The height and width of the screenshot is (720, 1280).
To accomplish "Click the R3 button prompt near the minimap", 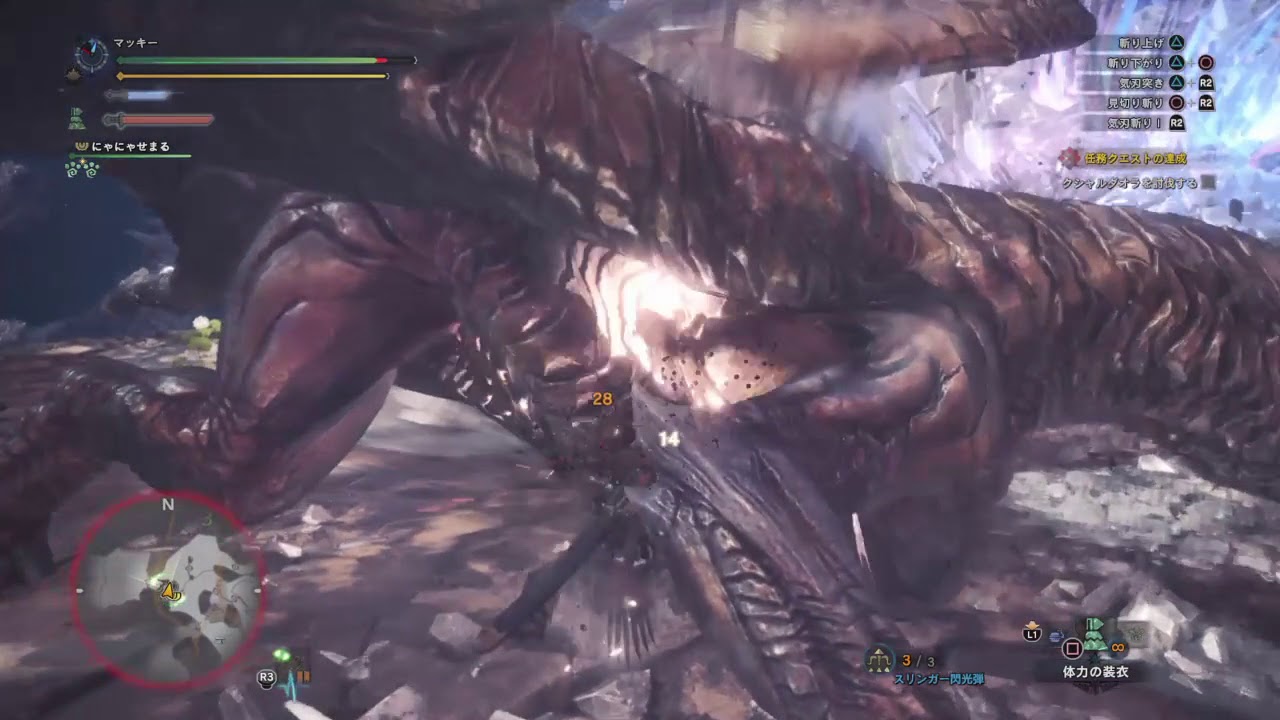I will [x=265, y=679].
